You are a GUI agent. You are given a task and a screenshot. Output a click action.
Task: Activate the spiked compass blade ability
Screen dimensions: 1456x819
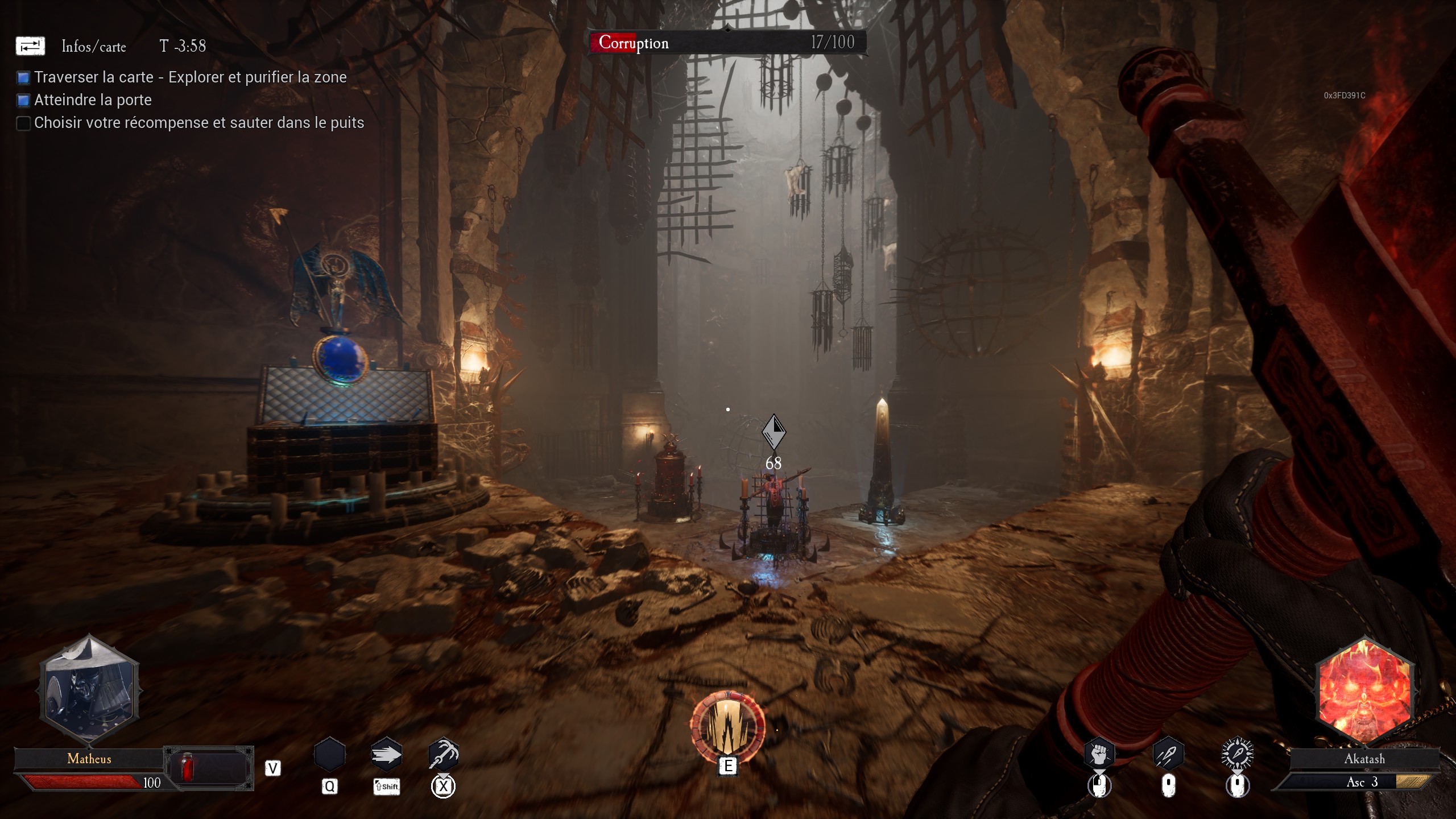[x=1237, y=755]
